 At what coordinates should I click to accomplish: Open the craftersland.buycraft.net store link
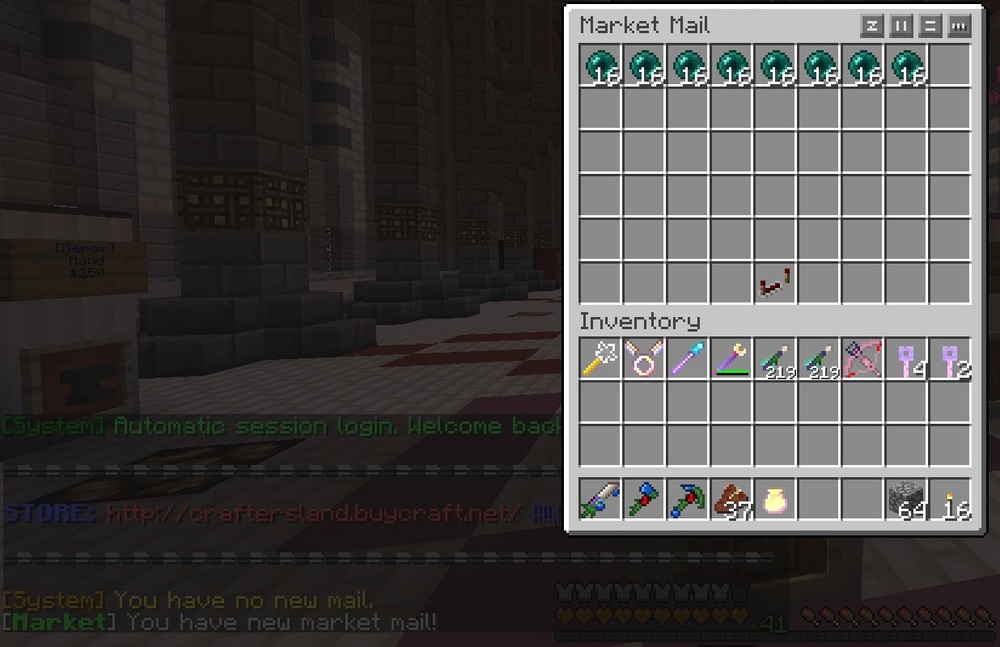point(313,514)
